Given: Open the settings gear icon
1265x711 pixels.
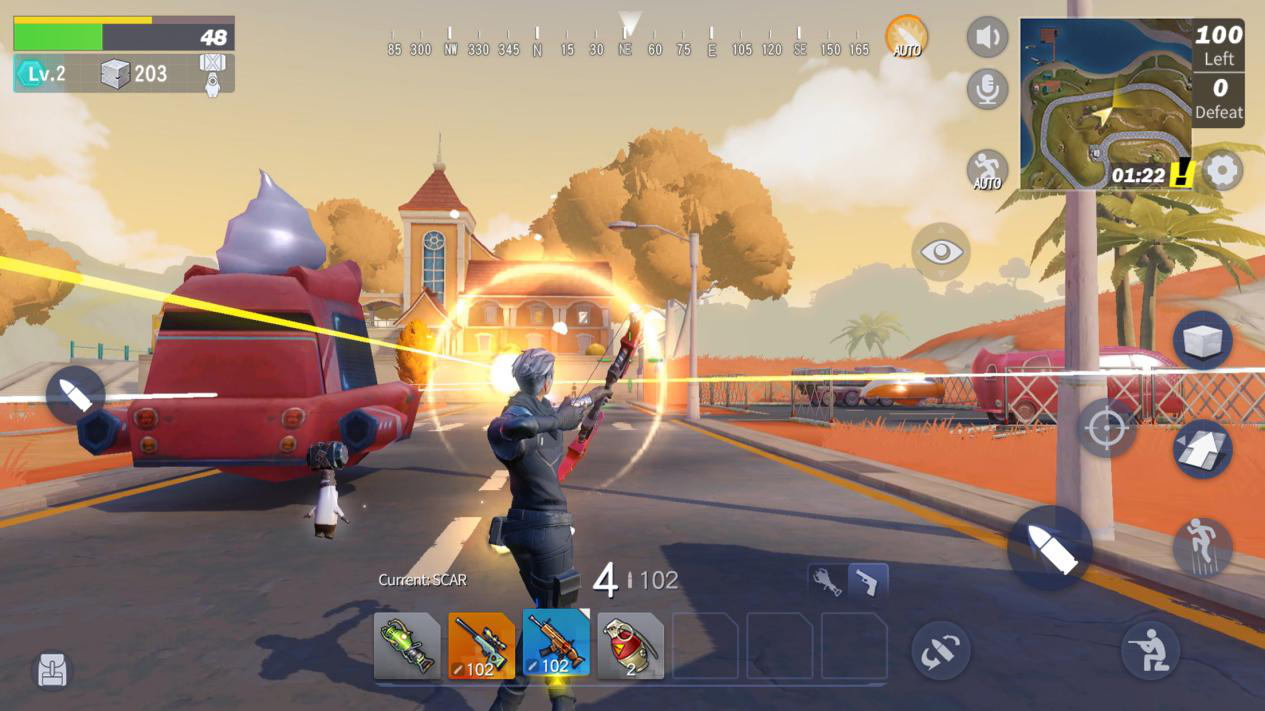Looking at the screenshot, I should (1222, 171).
